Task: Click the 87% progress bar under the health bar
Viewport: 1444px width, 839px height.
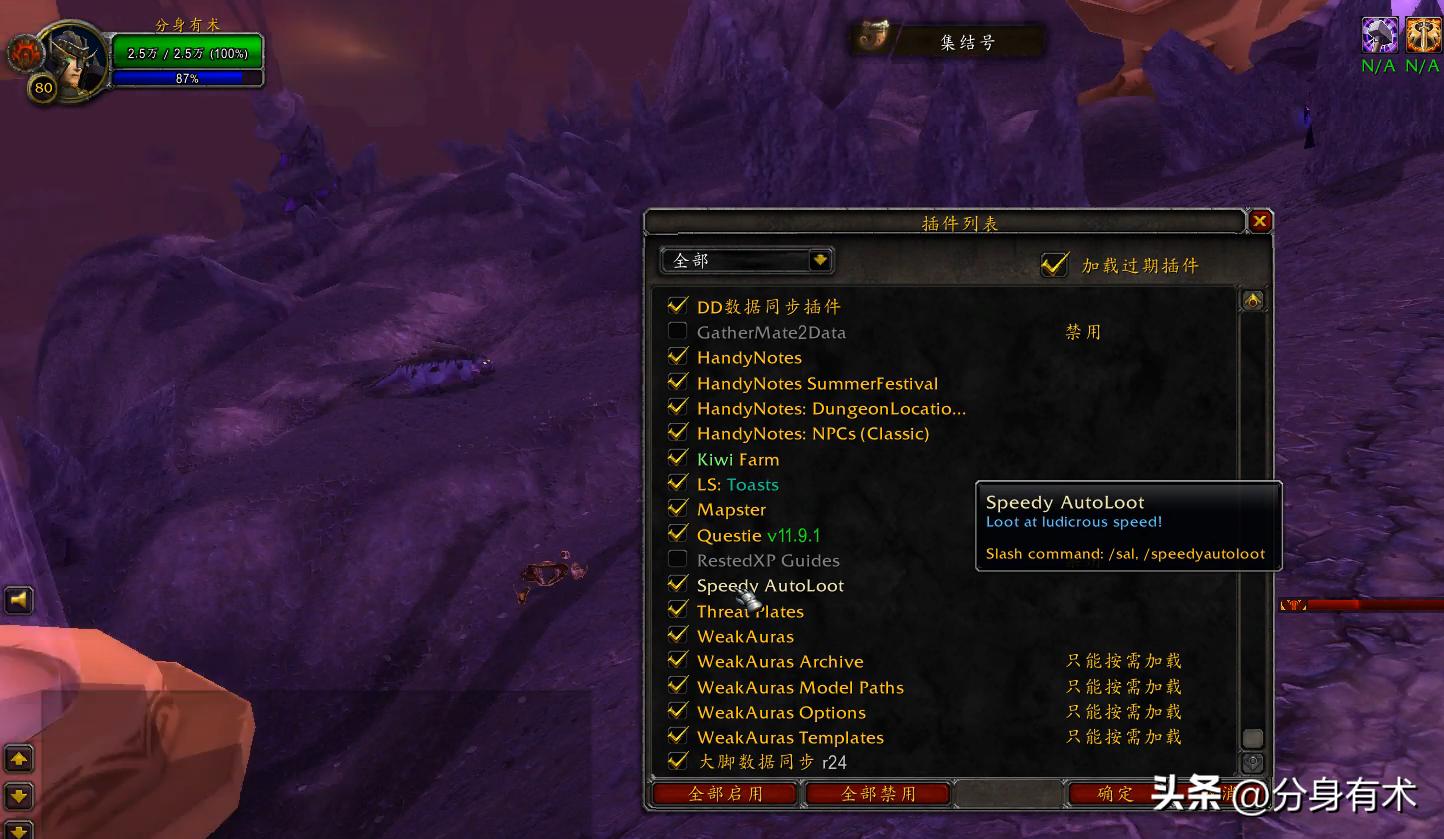Action: tap(187, 78)
